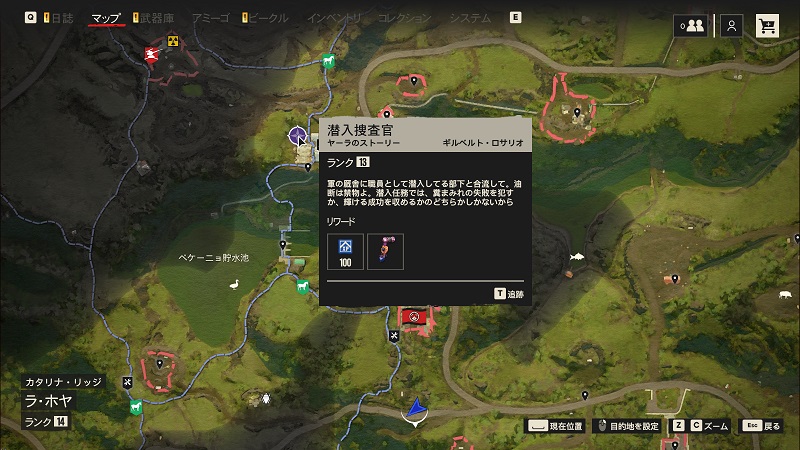
Task: Select the コレクション collection tab
Action: (405, 18)
